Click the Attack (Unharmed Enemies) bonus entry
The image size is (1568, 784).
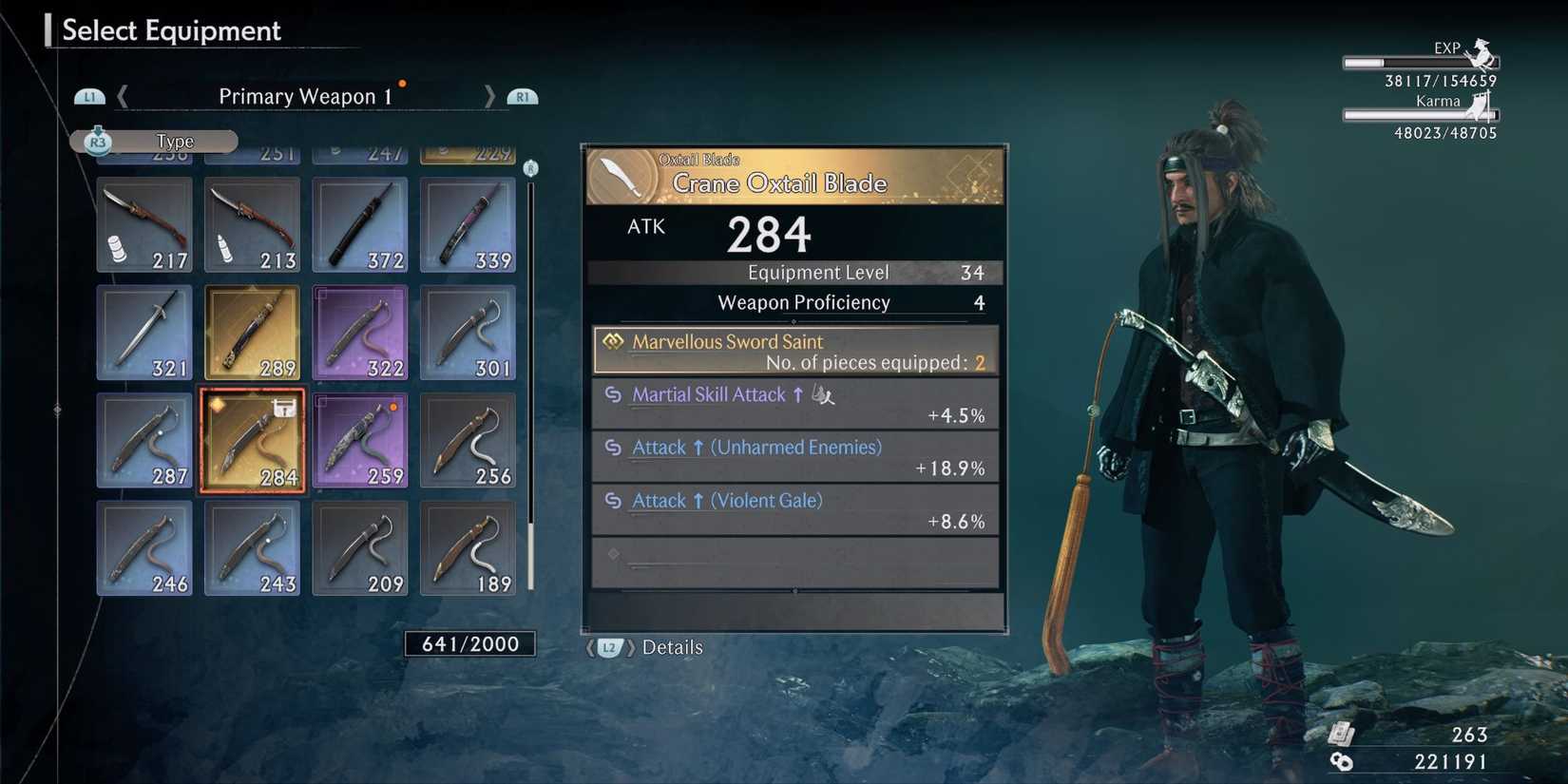click(x=794, y=456)
